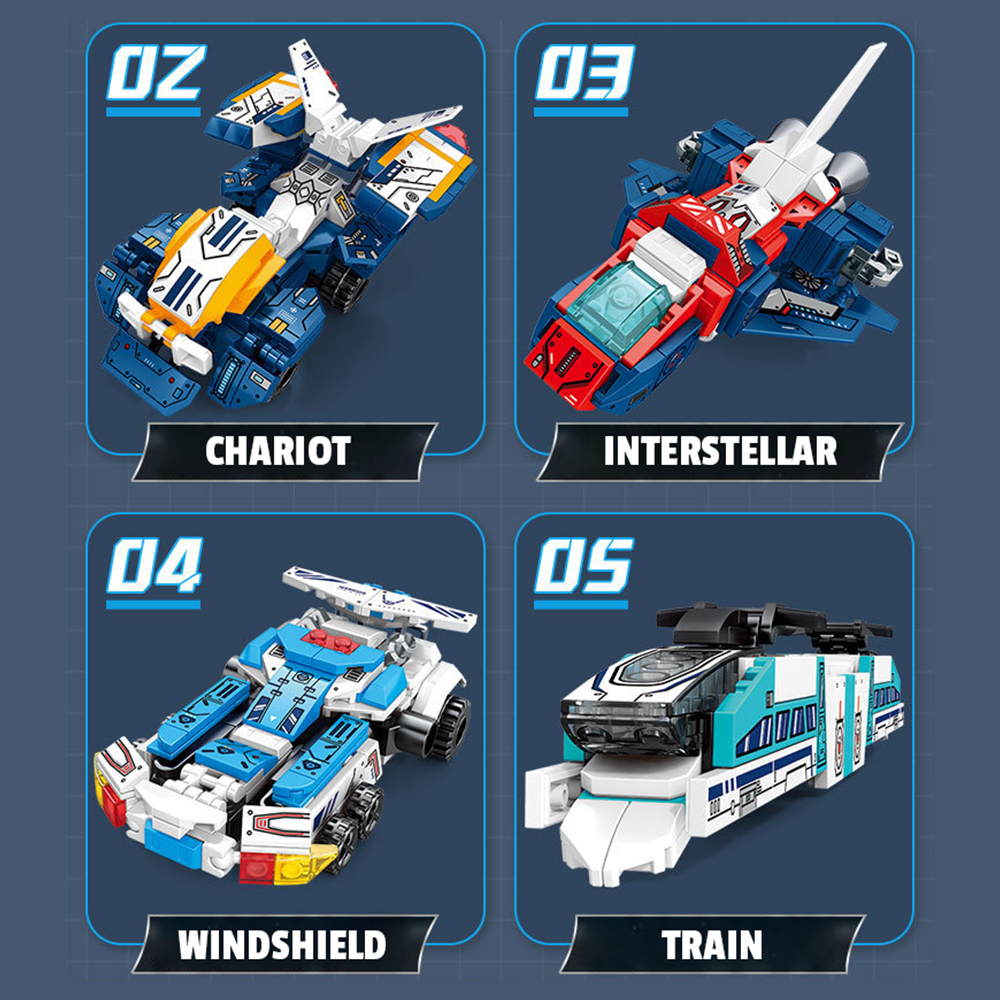Image resolution: width=1000 pixels, height=1000 pixels.
Task: Open the 05 Train vehicle card
Action: coord(714,730)
